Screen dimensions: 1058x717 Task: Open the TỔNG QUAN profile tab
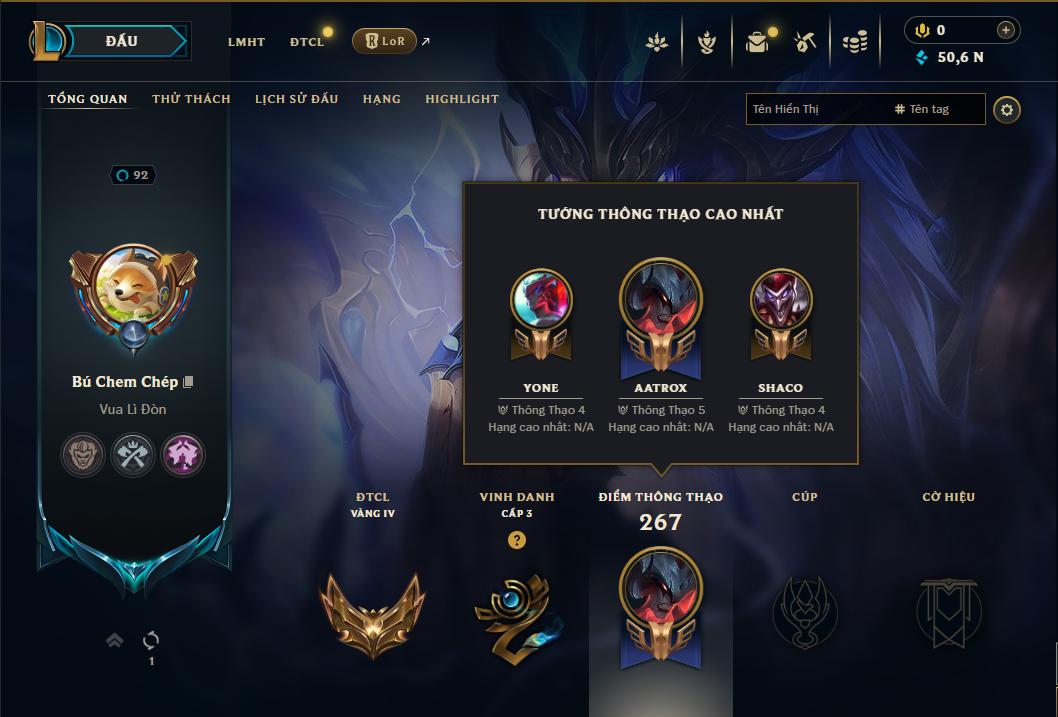click(88, 99)
